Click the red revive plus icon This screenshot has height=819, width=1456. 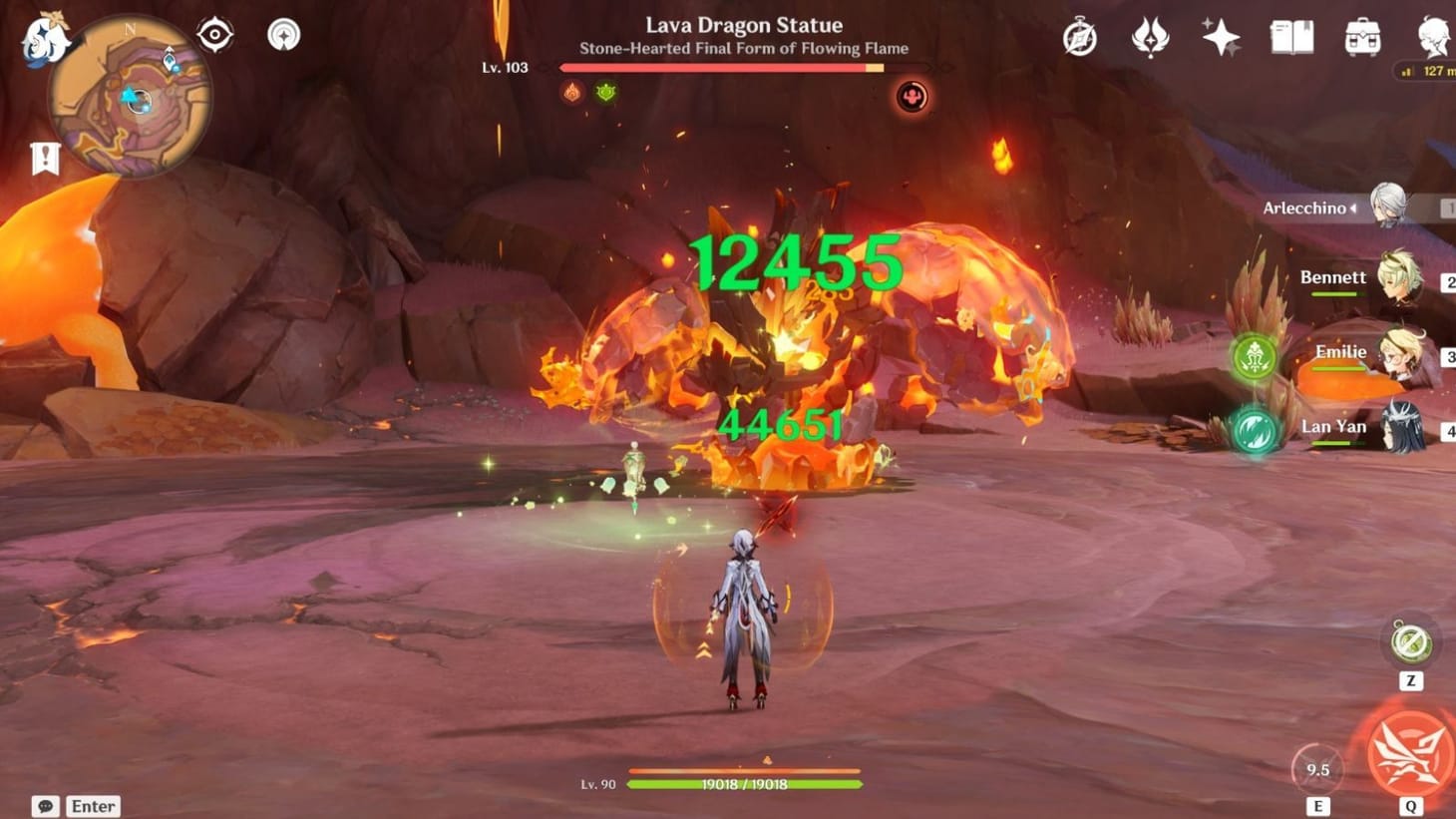(911, 96)
